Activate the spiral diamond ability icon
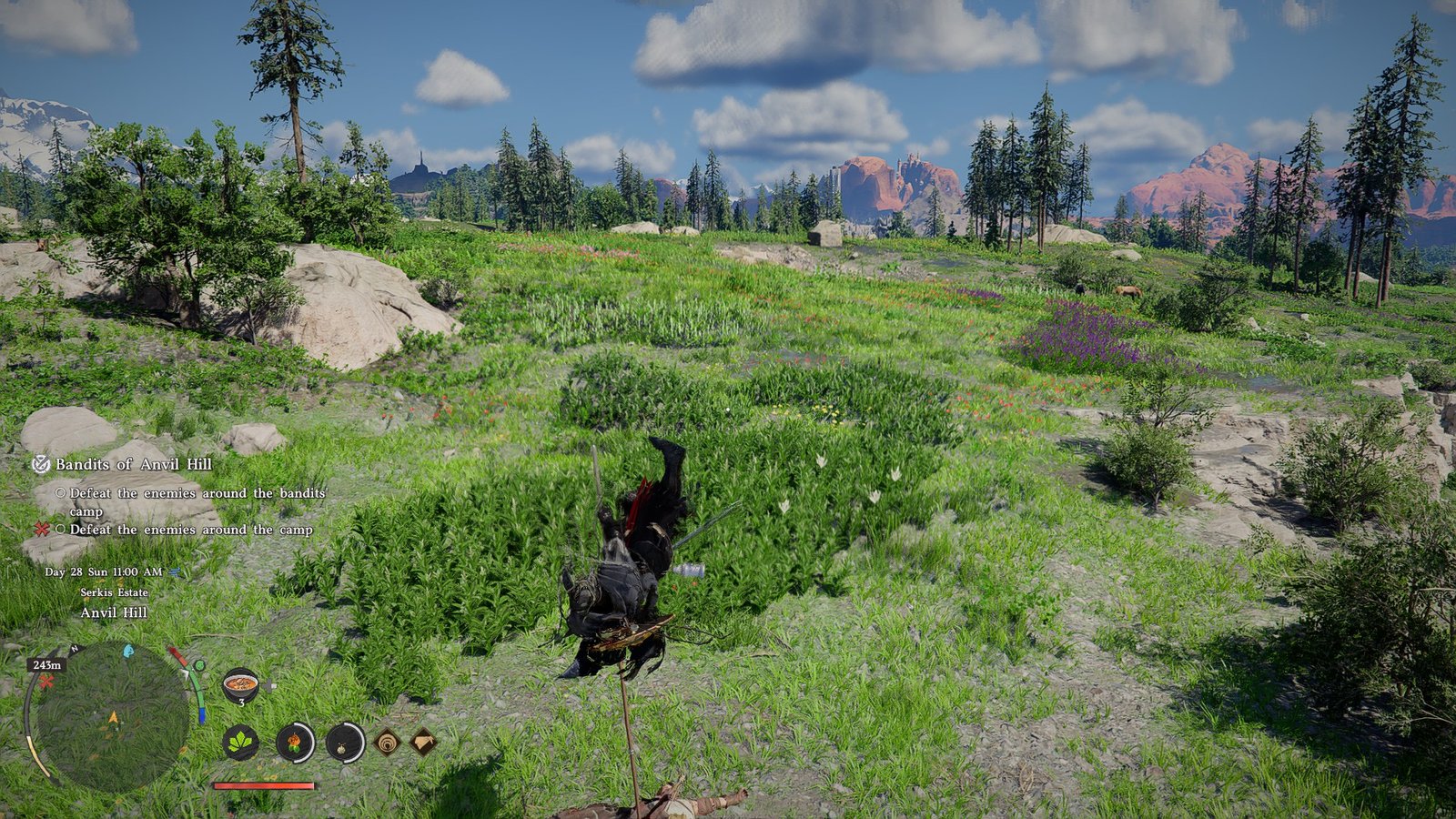This screenshot has height=819, width=1456. (x=387, y=743)
